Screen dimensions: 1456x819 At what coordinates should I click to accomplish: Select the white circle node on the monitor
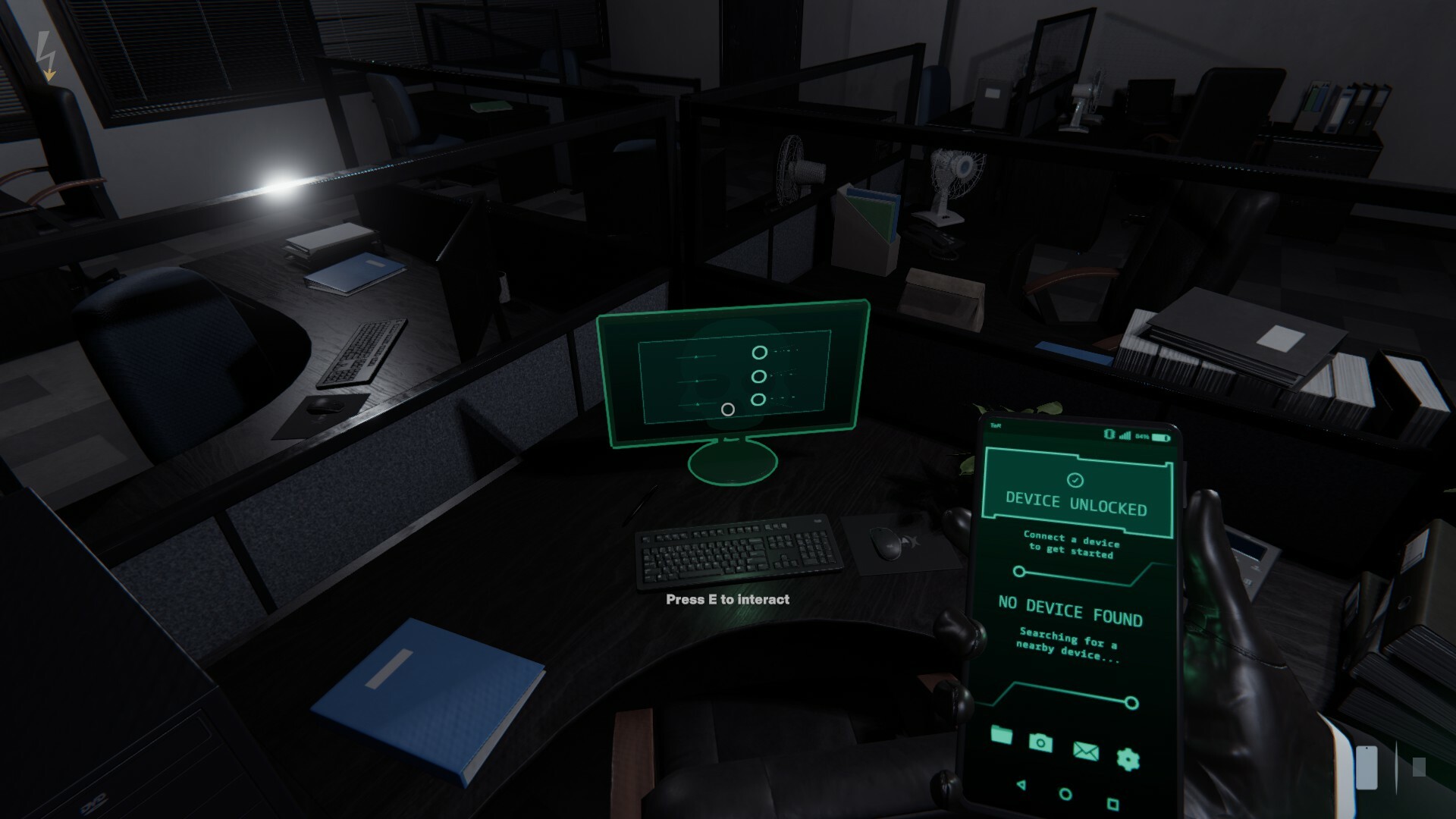coord(730,409)
